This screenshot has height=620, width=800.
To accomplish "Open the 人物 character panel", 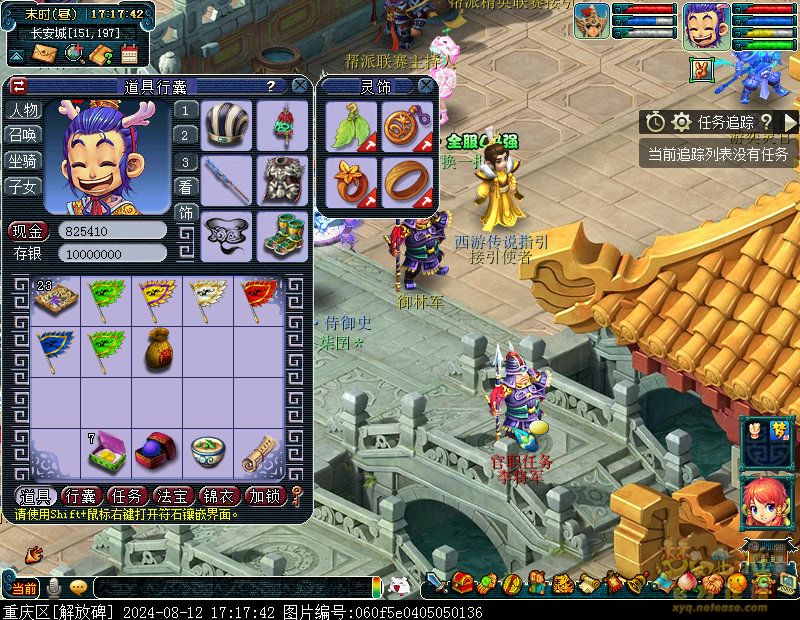I will click(x=24, y=110).
